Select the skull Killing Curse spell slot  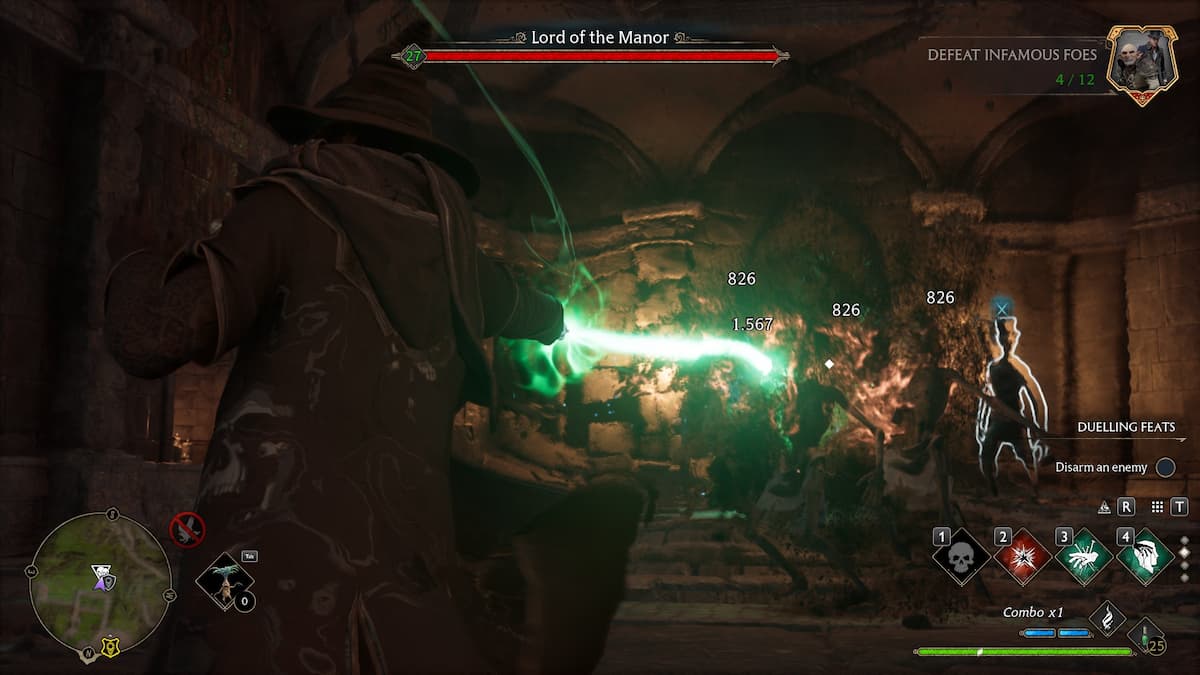[960, 558]
